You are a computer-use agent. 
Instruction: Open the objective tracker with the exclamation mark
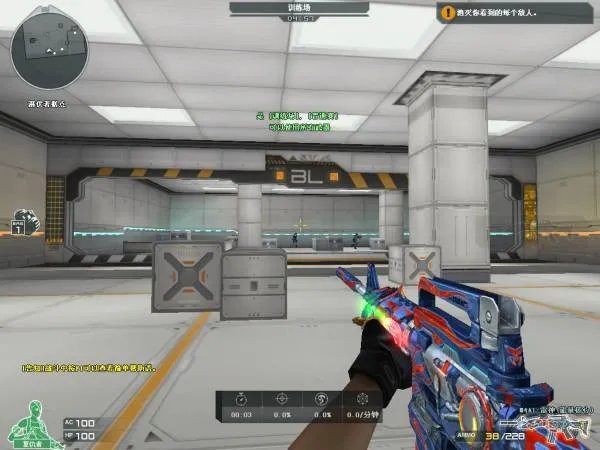pyautogui.click(x=447, y=13)
